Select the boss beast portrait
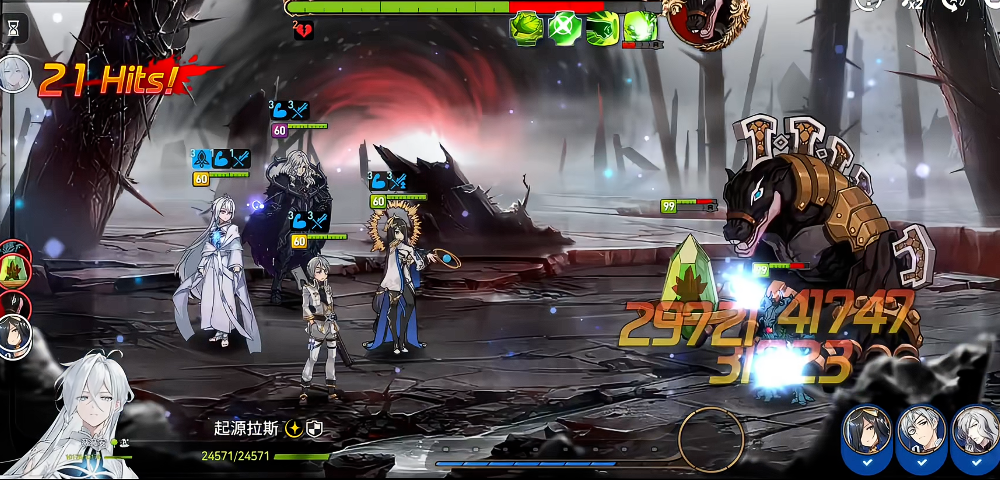Screen dimensions: 1000x480 click(x=708, y=20)
